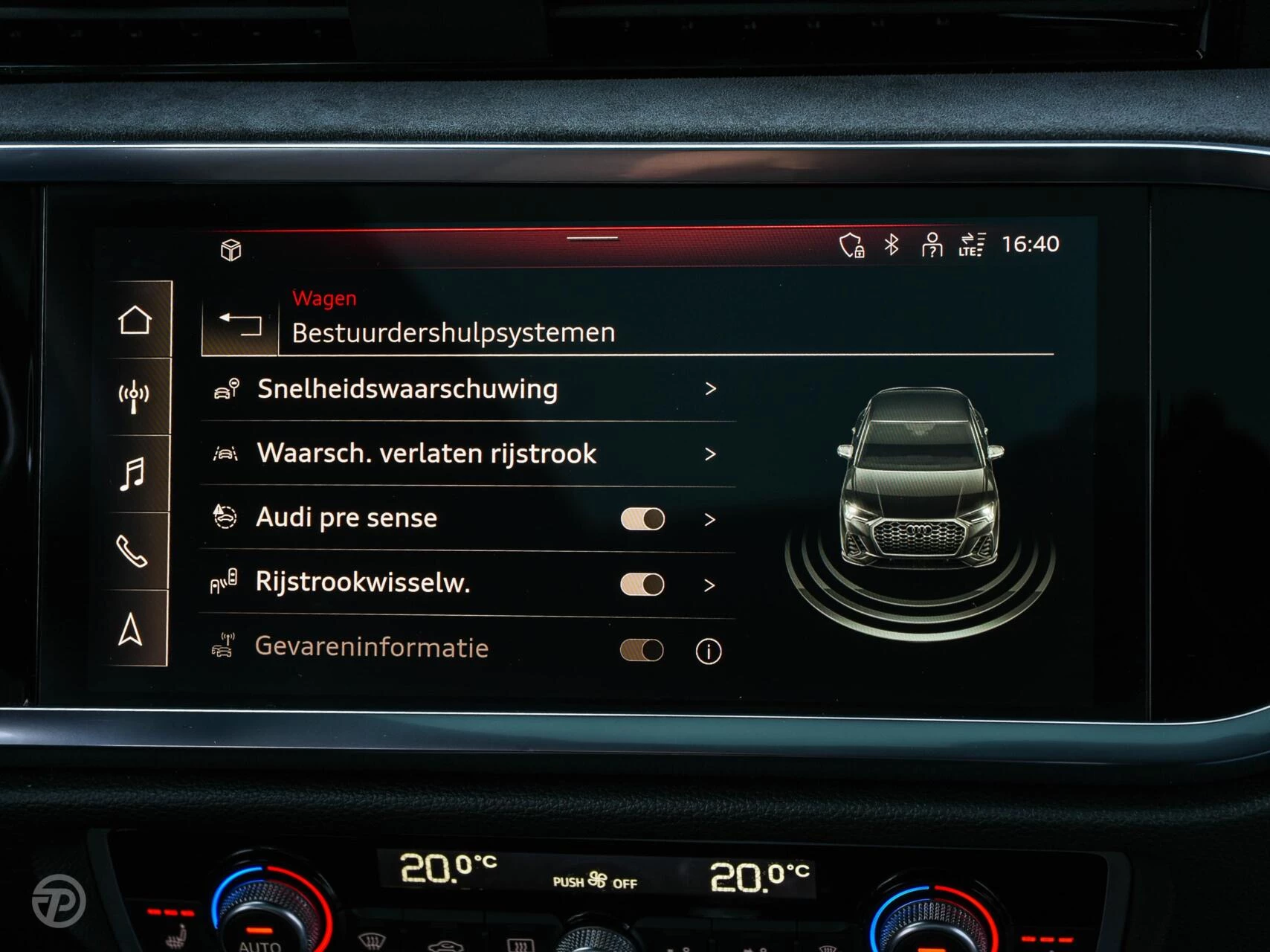Select the Wagen menu label
1270x952 pixels.
(x=324, y=298)
